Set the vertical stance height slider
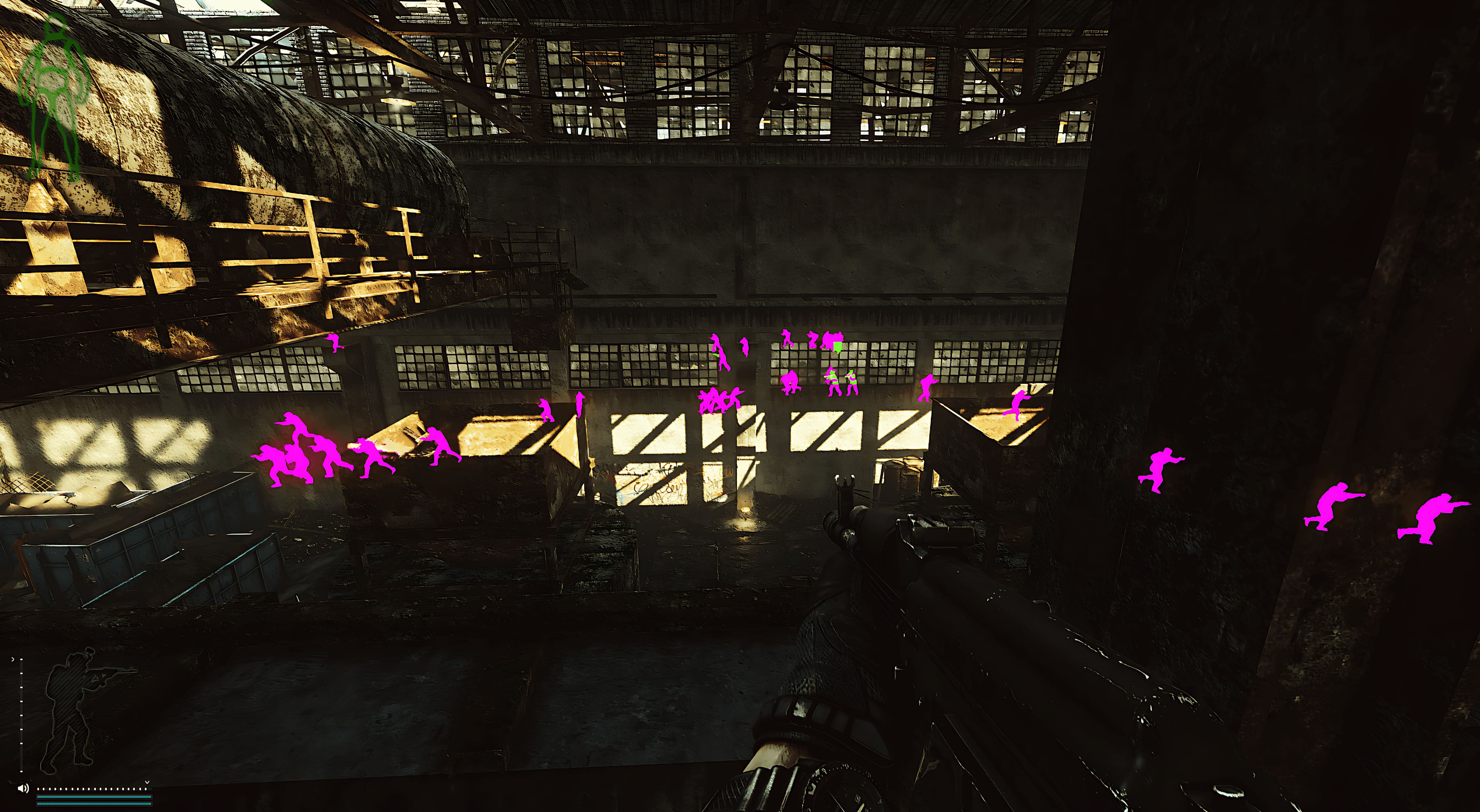1480x812 pixels. pyautogui.click(x=21, y=714)
